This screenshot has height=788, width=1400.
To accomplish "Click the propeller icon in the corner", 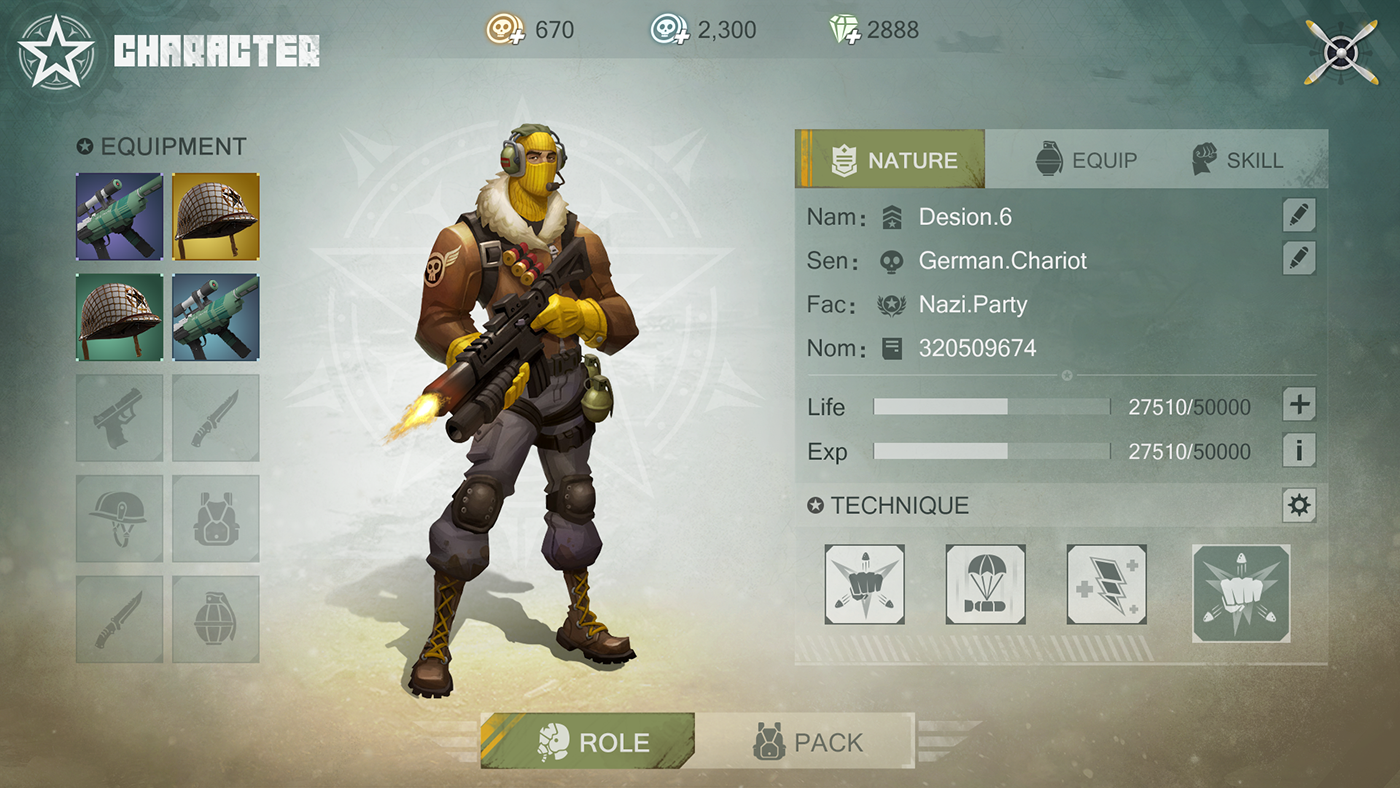I will (x=1341, y=51).
